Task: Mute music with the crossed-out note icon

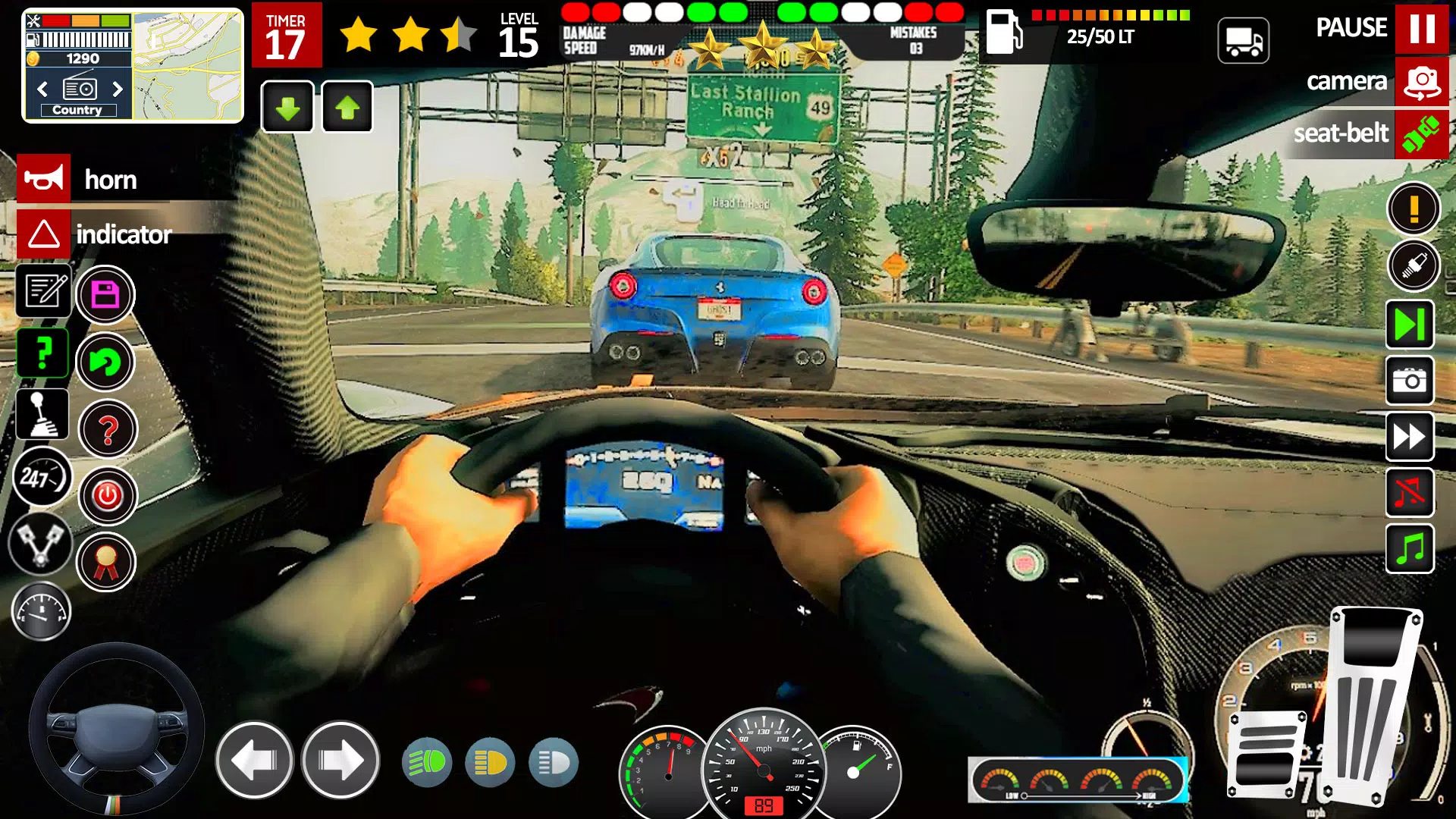Action: coord(1410,493)
